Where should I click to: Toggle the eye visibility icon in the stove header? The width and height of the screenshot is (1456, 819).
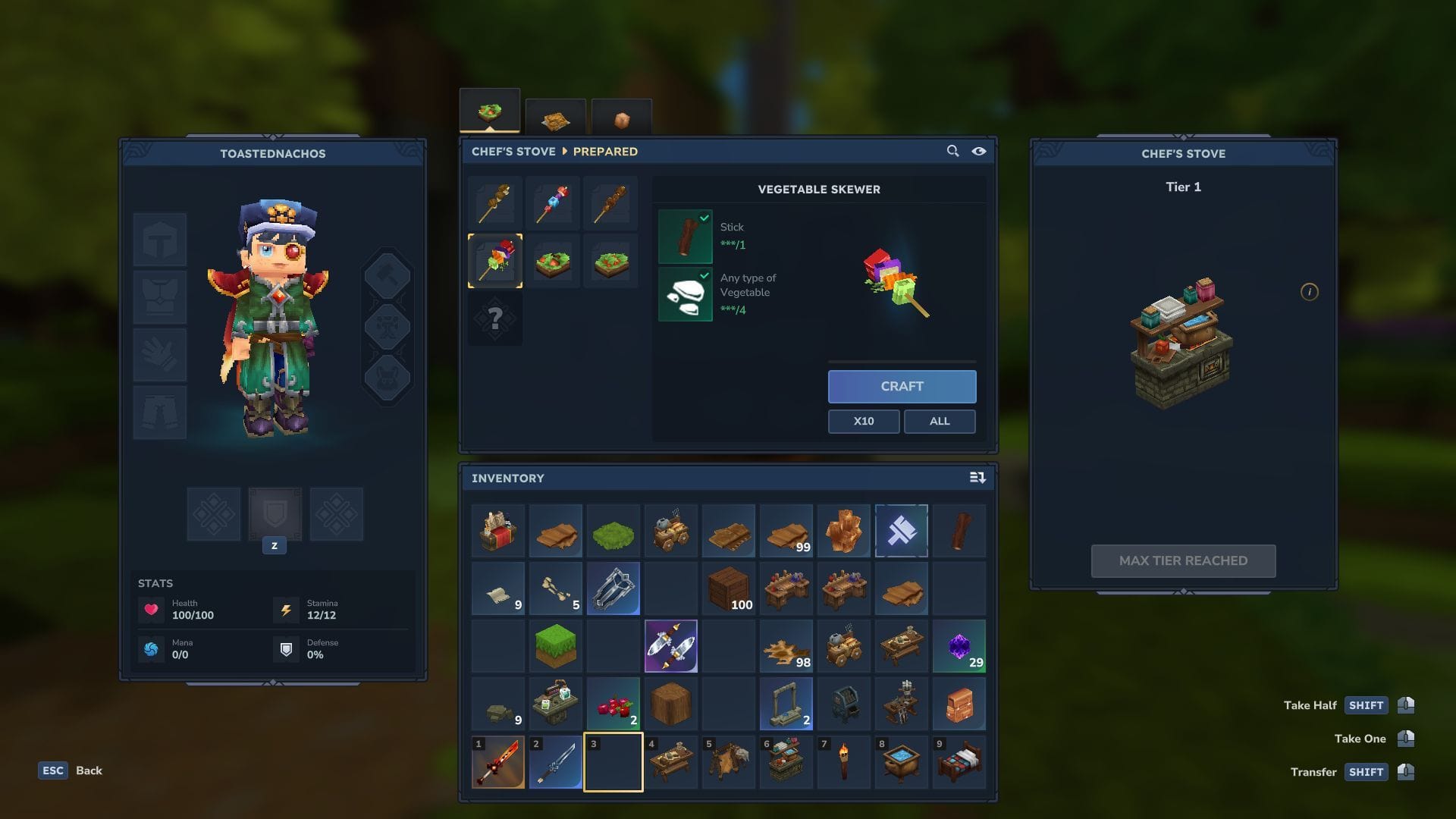point(978,151)
